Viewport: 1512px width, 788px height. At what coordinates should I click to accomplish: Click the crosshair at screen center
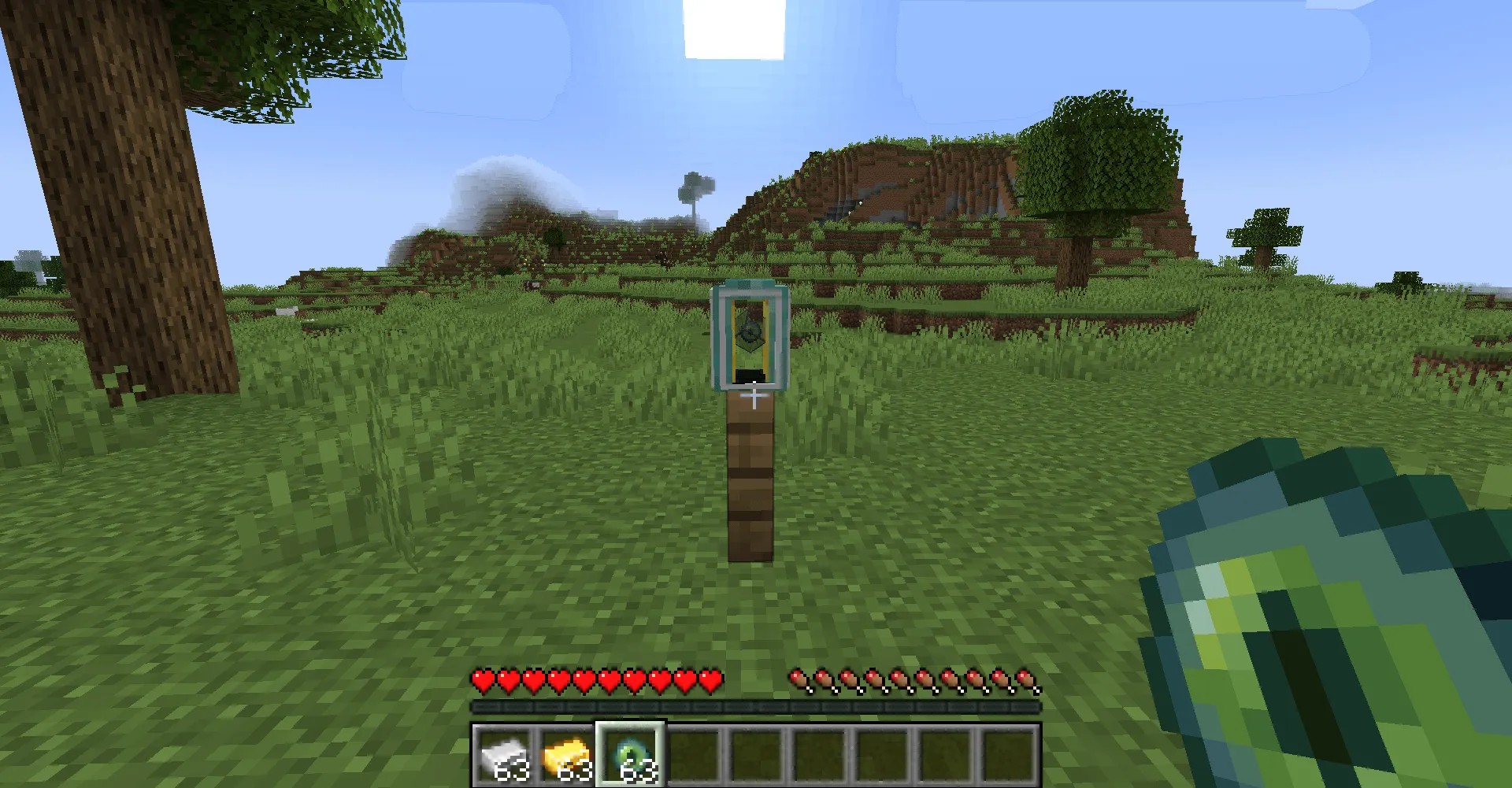[754, 394]
